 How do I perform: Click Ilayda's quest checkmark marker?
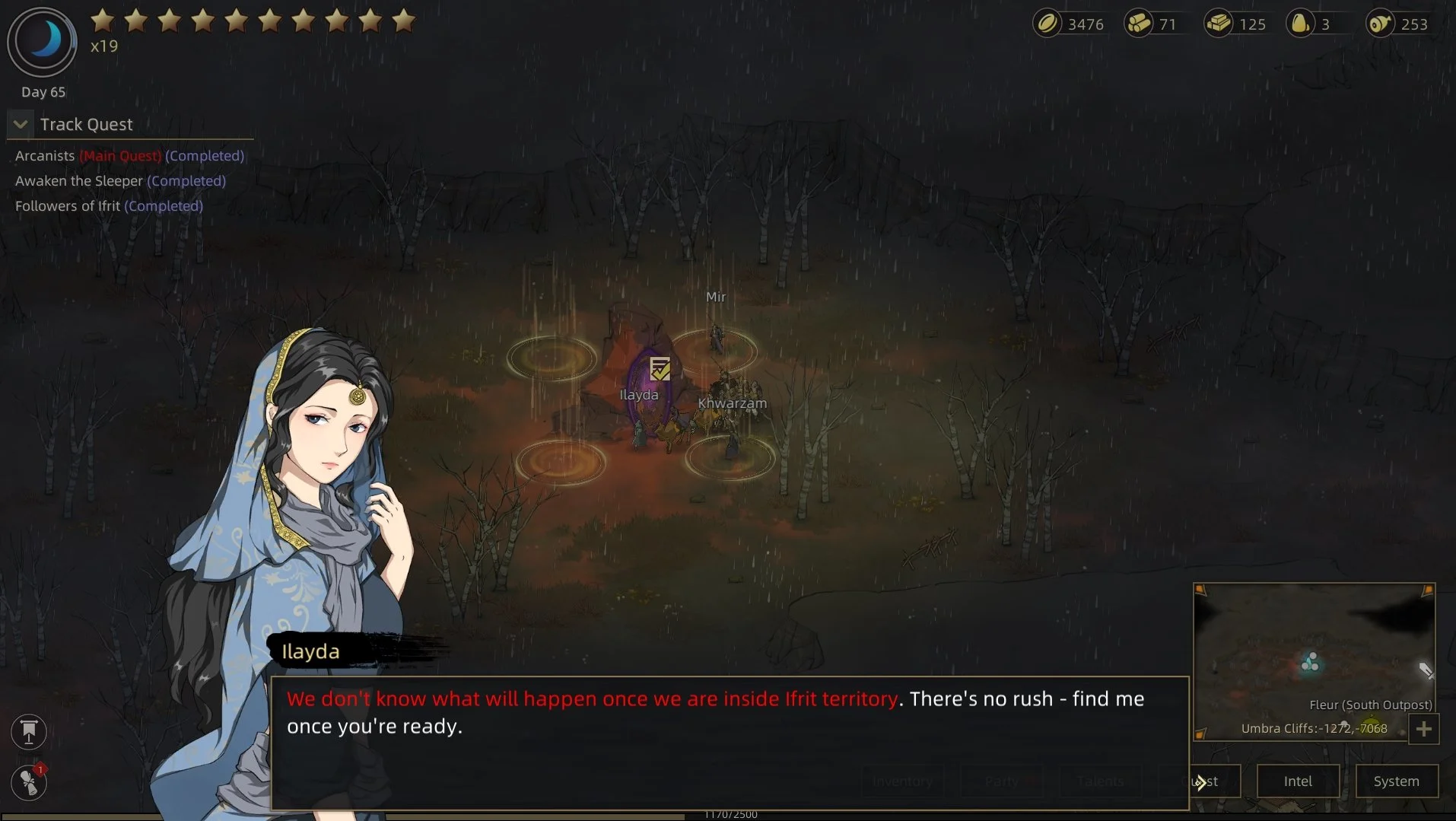click(660, 369)
